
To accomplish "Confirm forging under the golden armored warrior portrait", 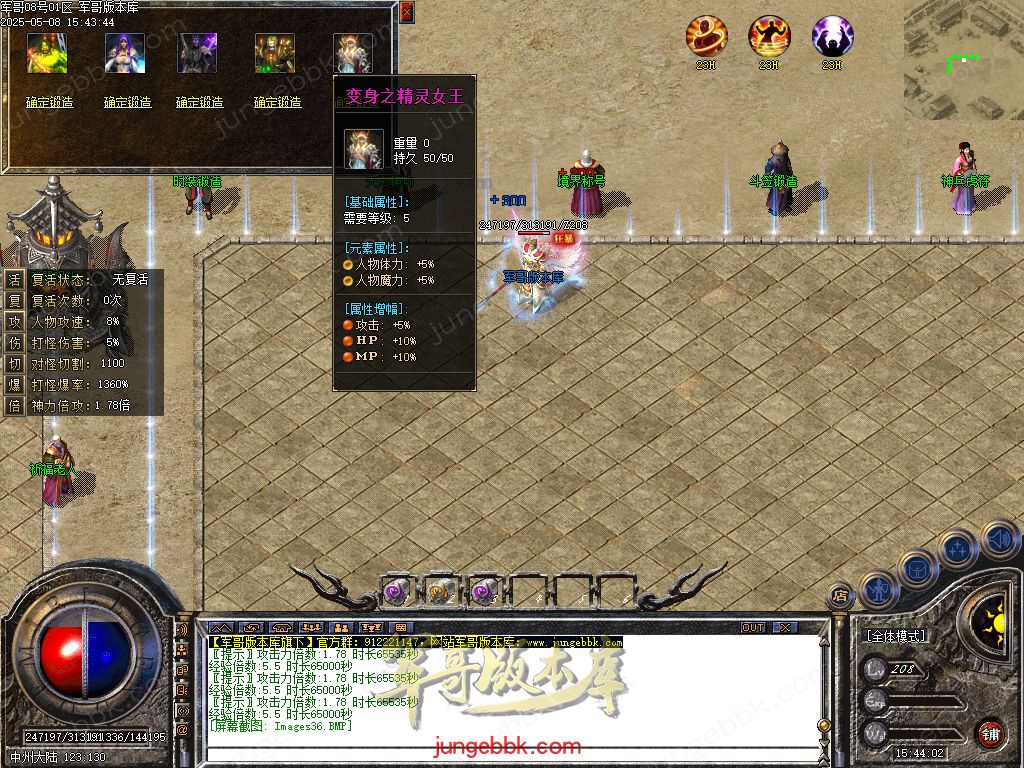I will [277, 102].
